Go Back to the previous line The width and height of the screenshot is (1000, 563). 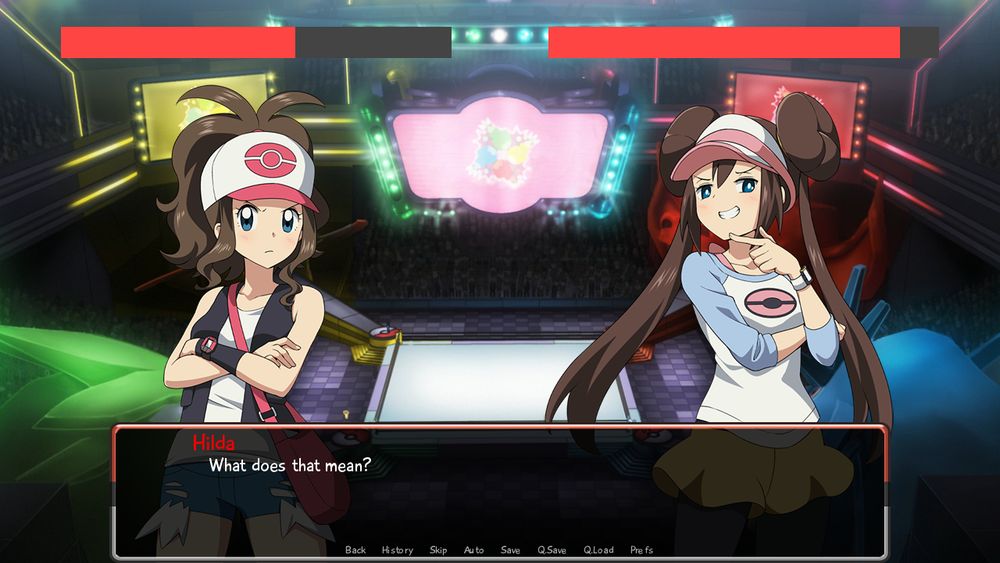point(355,550)
